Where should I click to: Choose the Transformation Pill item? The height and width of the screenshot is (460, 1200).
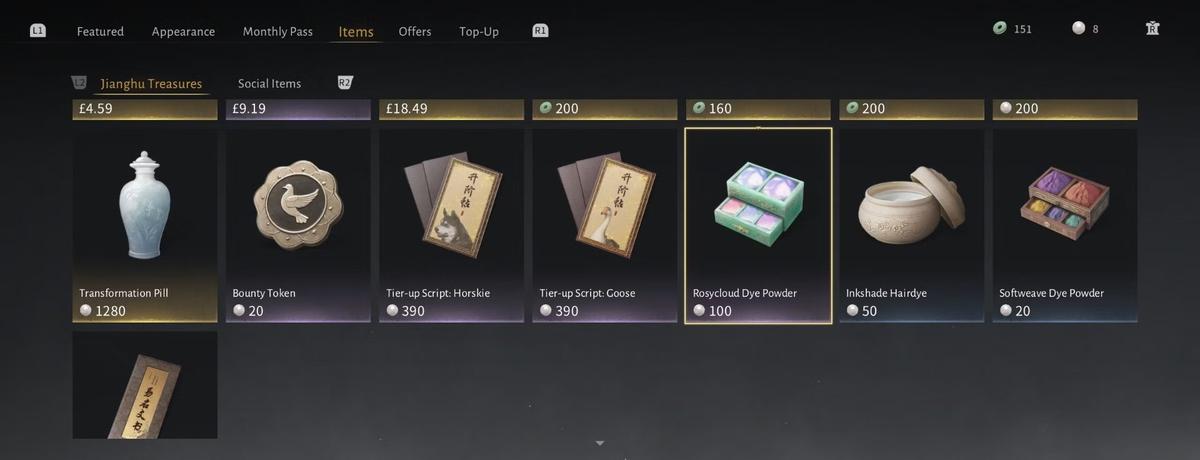click(x=145, y=225)
